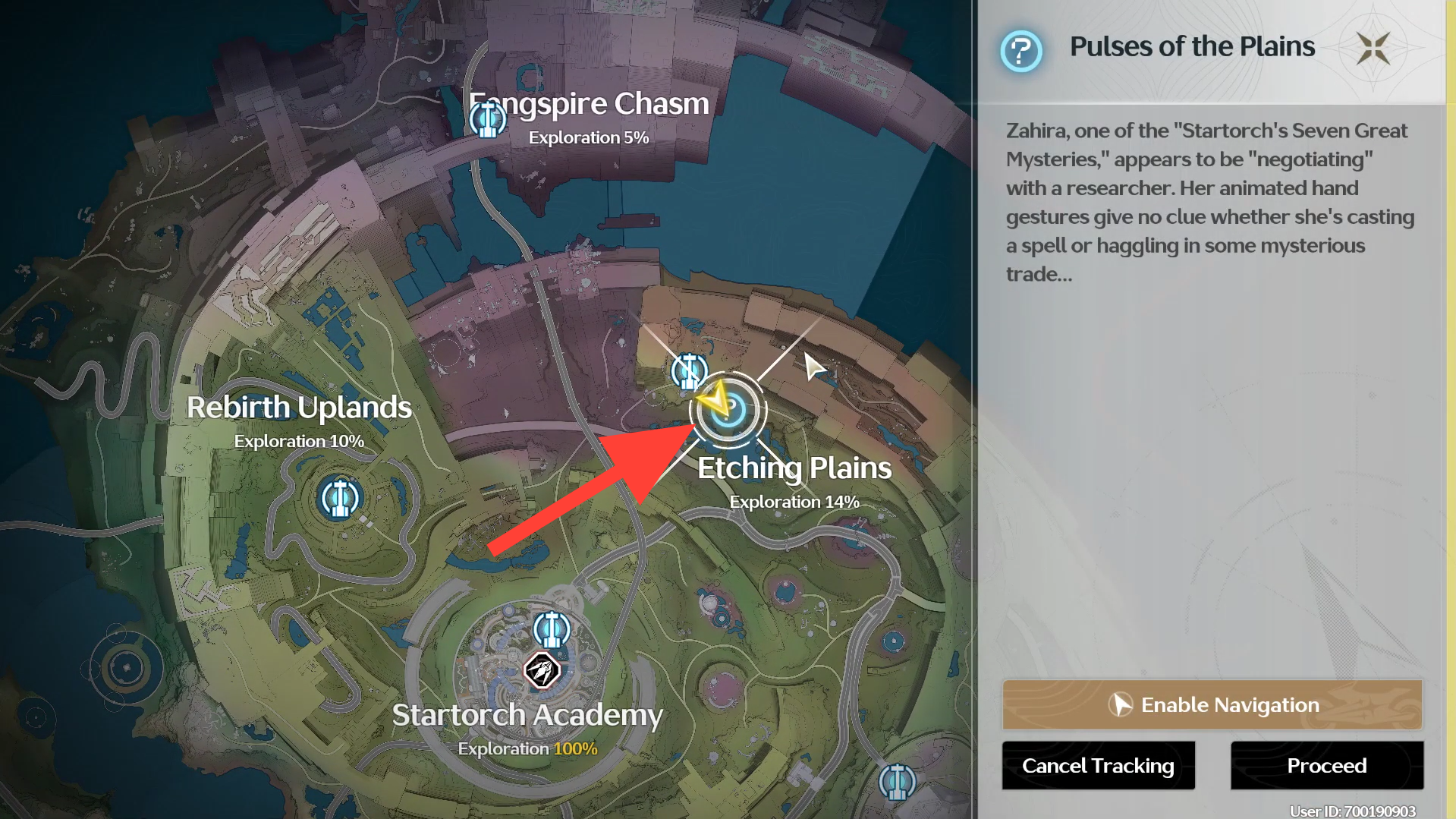1456x819 pixels.
Task: Select the Startorch Academy teleport beacon
Action: [x=552, y=629]
